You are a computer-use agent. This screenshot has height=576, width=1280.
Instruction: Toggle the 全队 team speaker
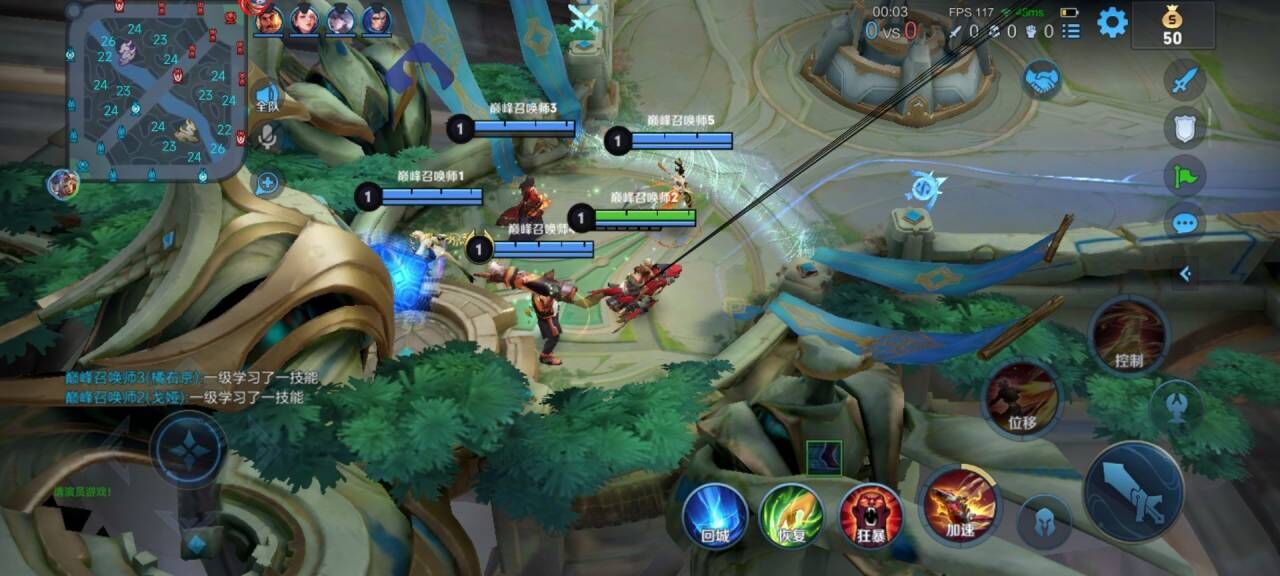click(x=267, y=97)
